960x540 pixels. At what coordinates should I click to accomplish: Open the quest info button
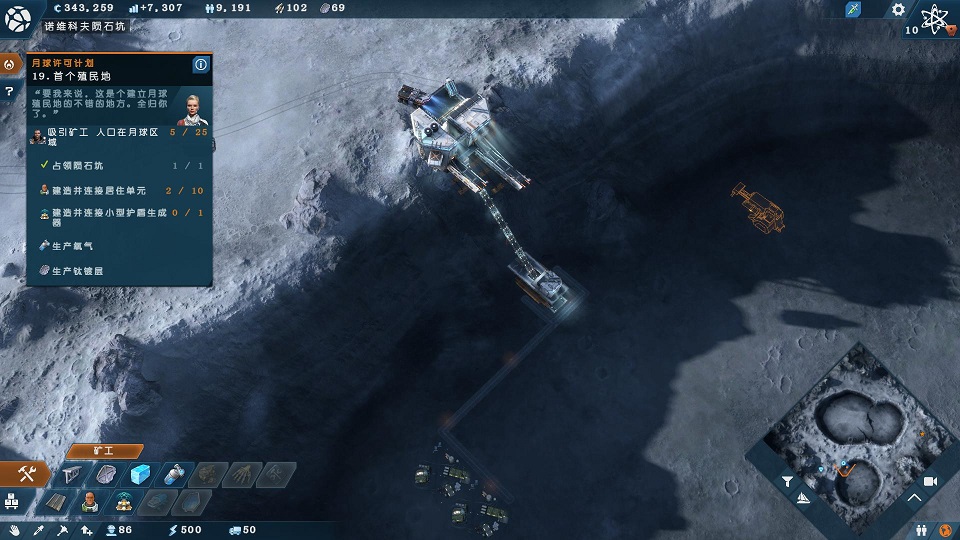[200, 65]
